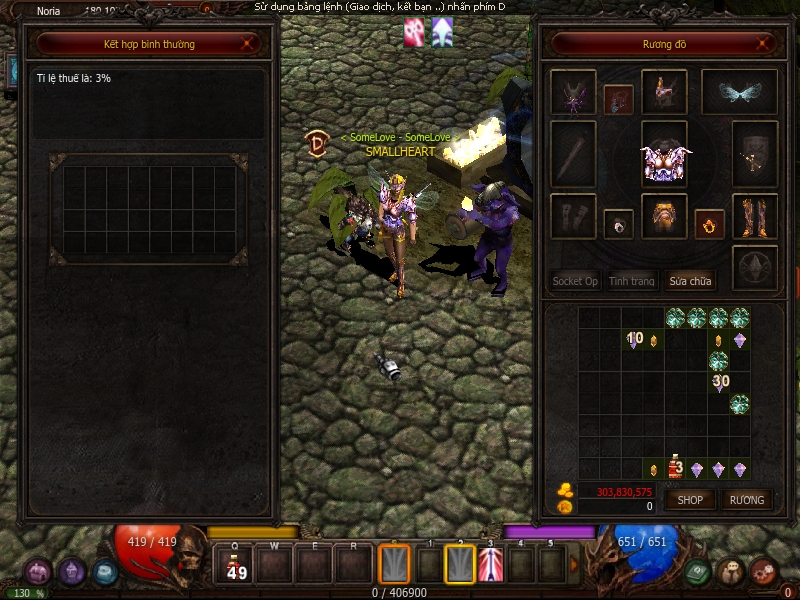
Task: Select the equipped weapon slot
Action: (573, 155)
